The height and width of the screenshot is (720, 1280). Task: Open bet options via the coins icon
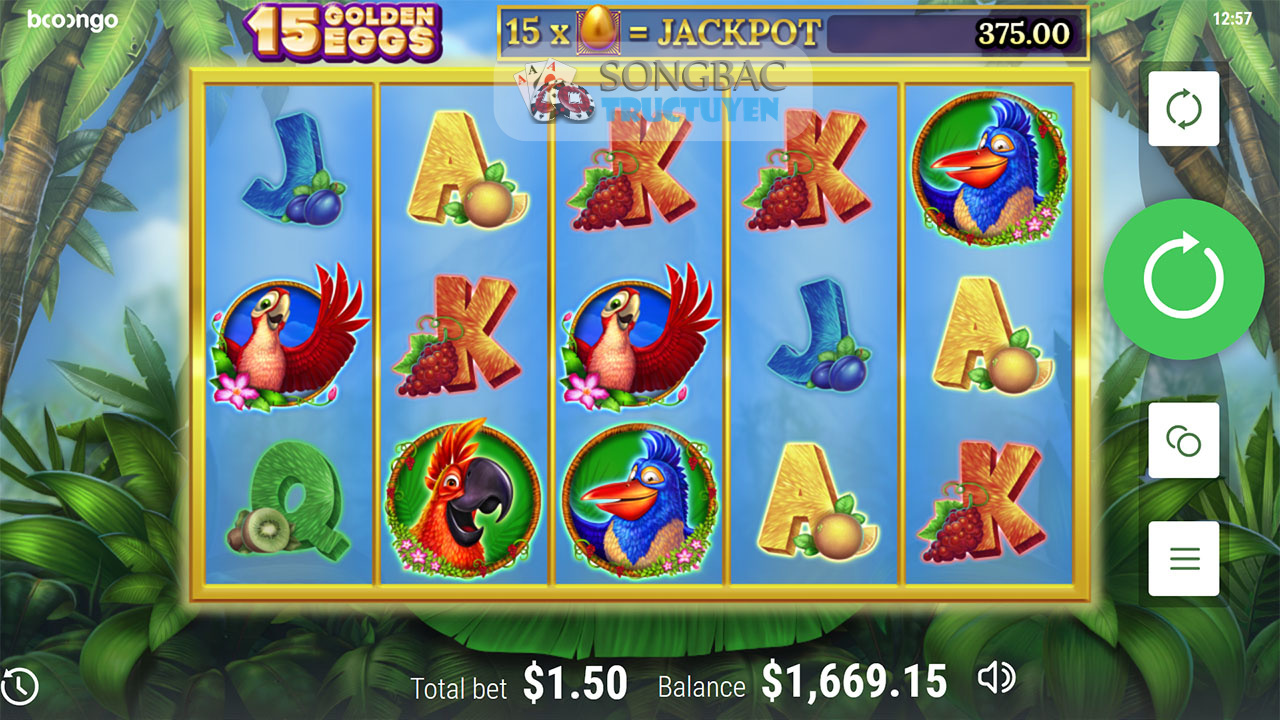(1183, 441)
